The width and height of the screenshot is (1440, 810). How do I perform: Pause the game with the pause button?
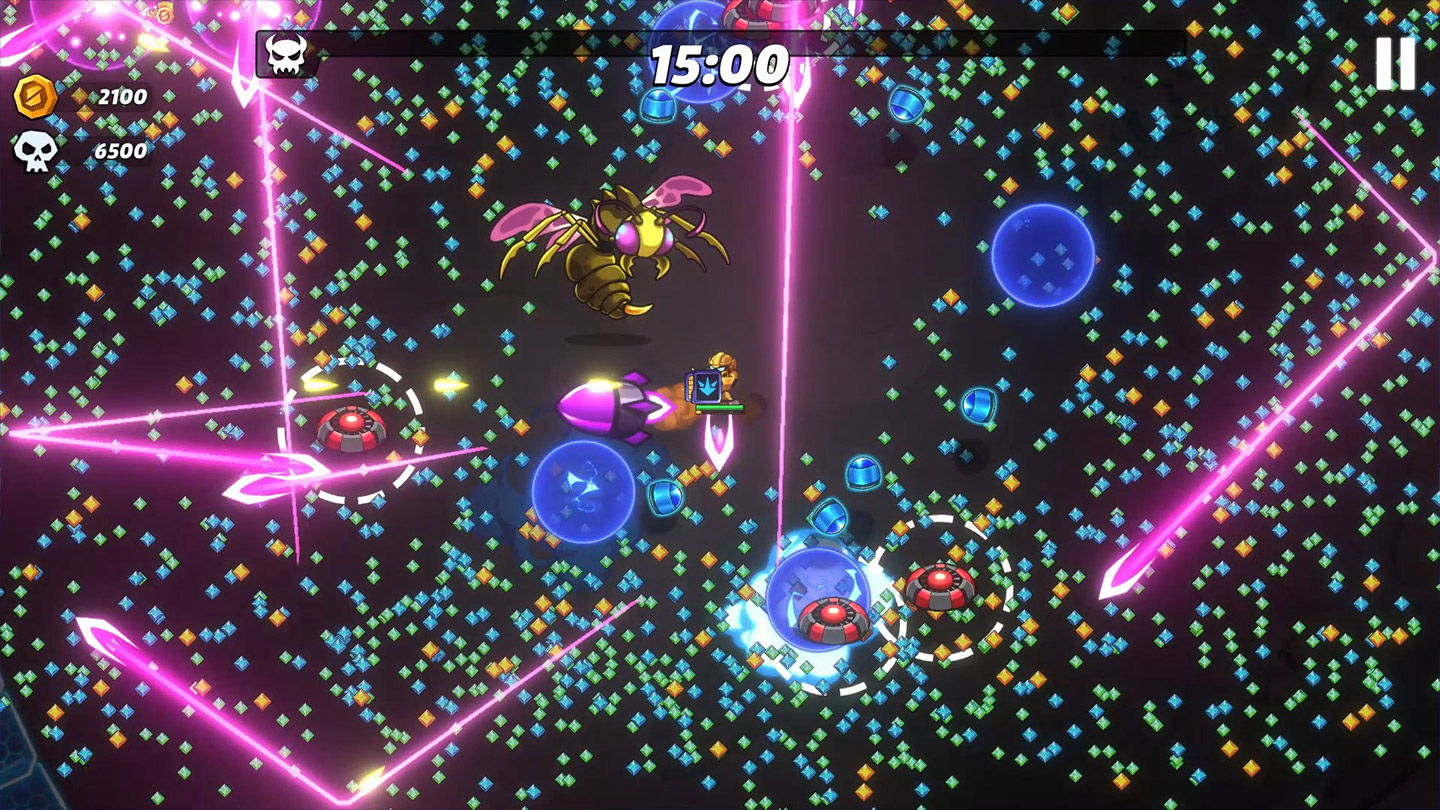pos(1395,64)
